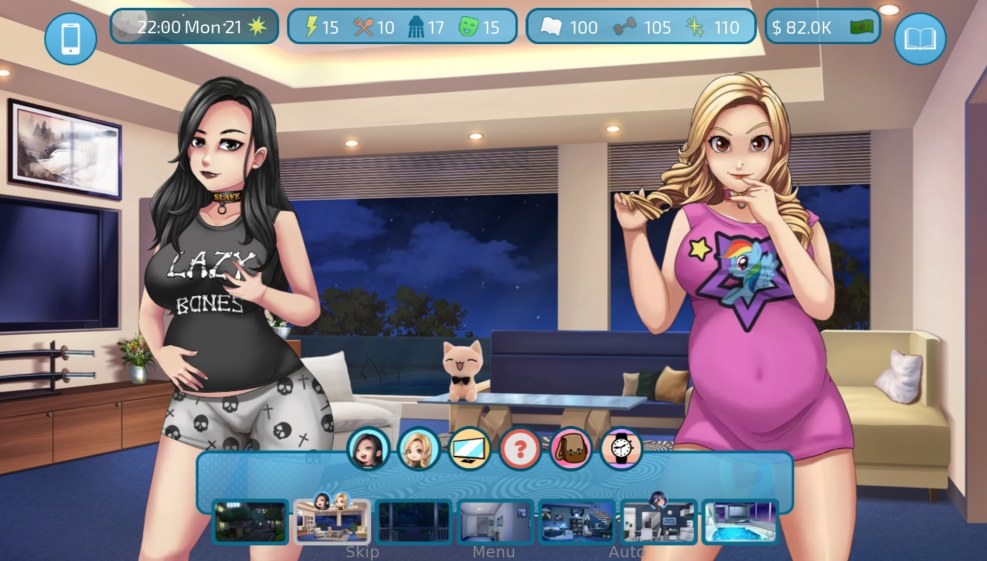This screenshot has width=987, height=561.
Task: Click the Skip button
Action: point(362,551)
